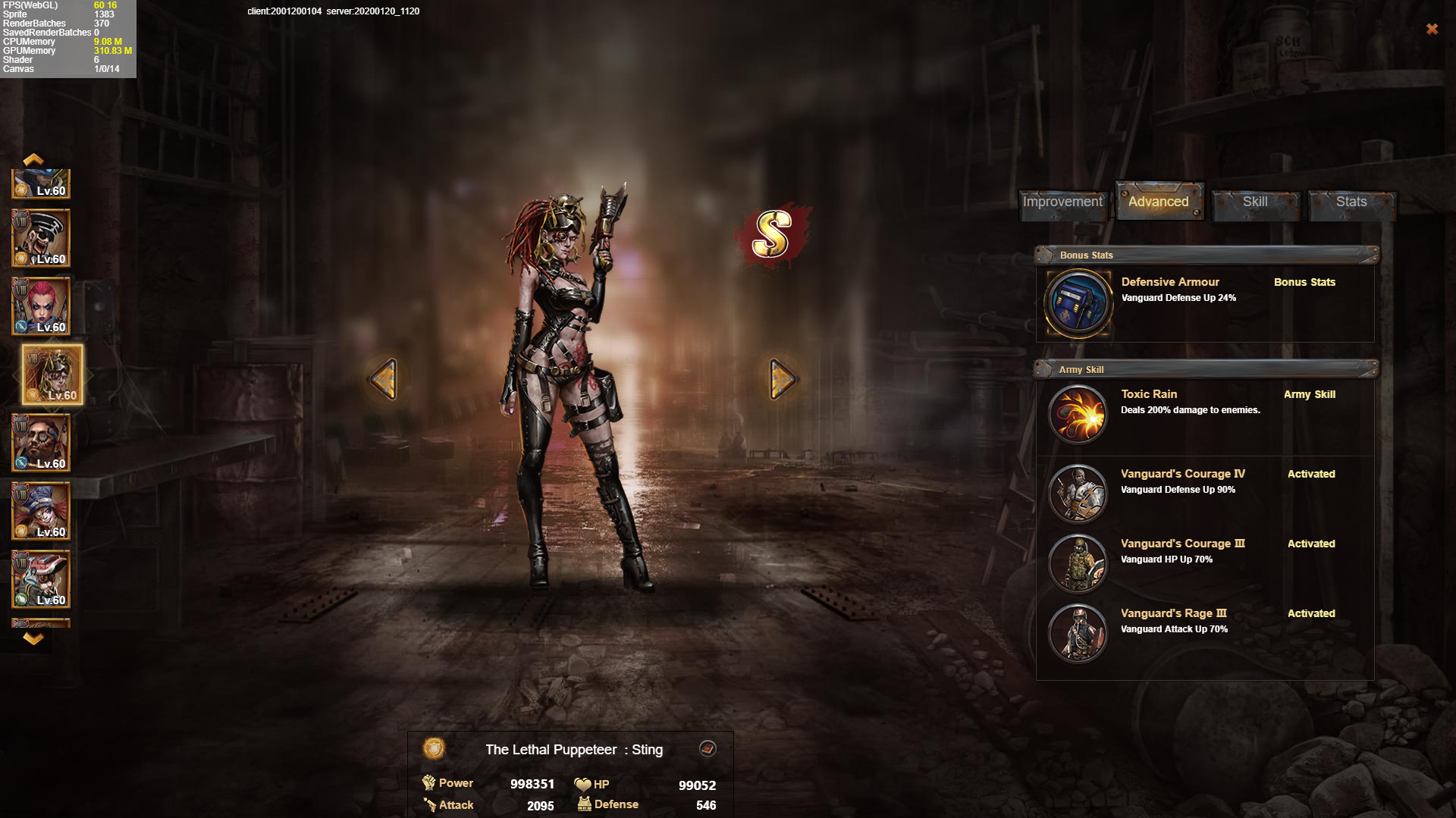Go to the previous hero with left arrow

(x=384, y=378)
